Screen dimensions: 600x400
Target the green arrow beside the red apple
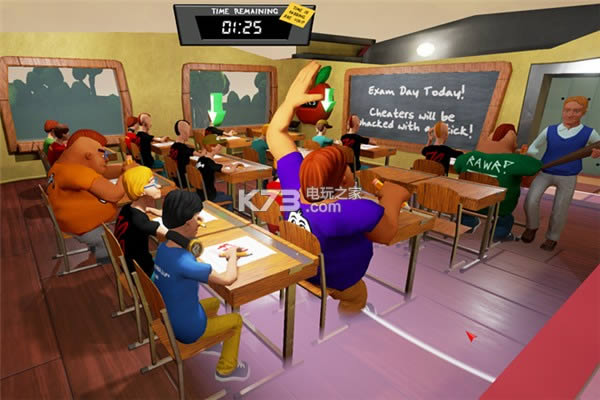(327, 100)
